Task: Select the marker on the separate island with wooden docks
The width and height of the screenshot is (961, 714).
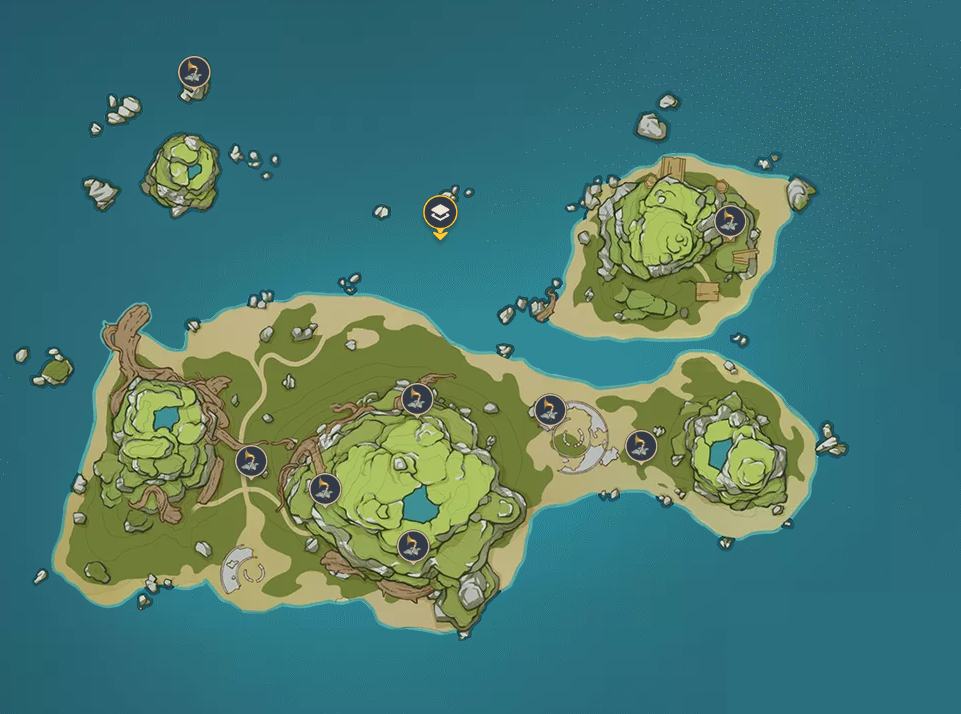Action: (x=729, y=220)
